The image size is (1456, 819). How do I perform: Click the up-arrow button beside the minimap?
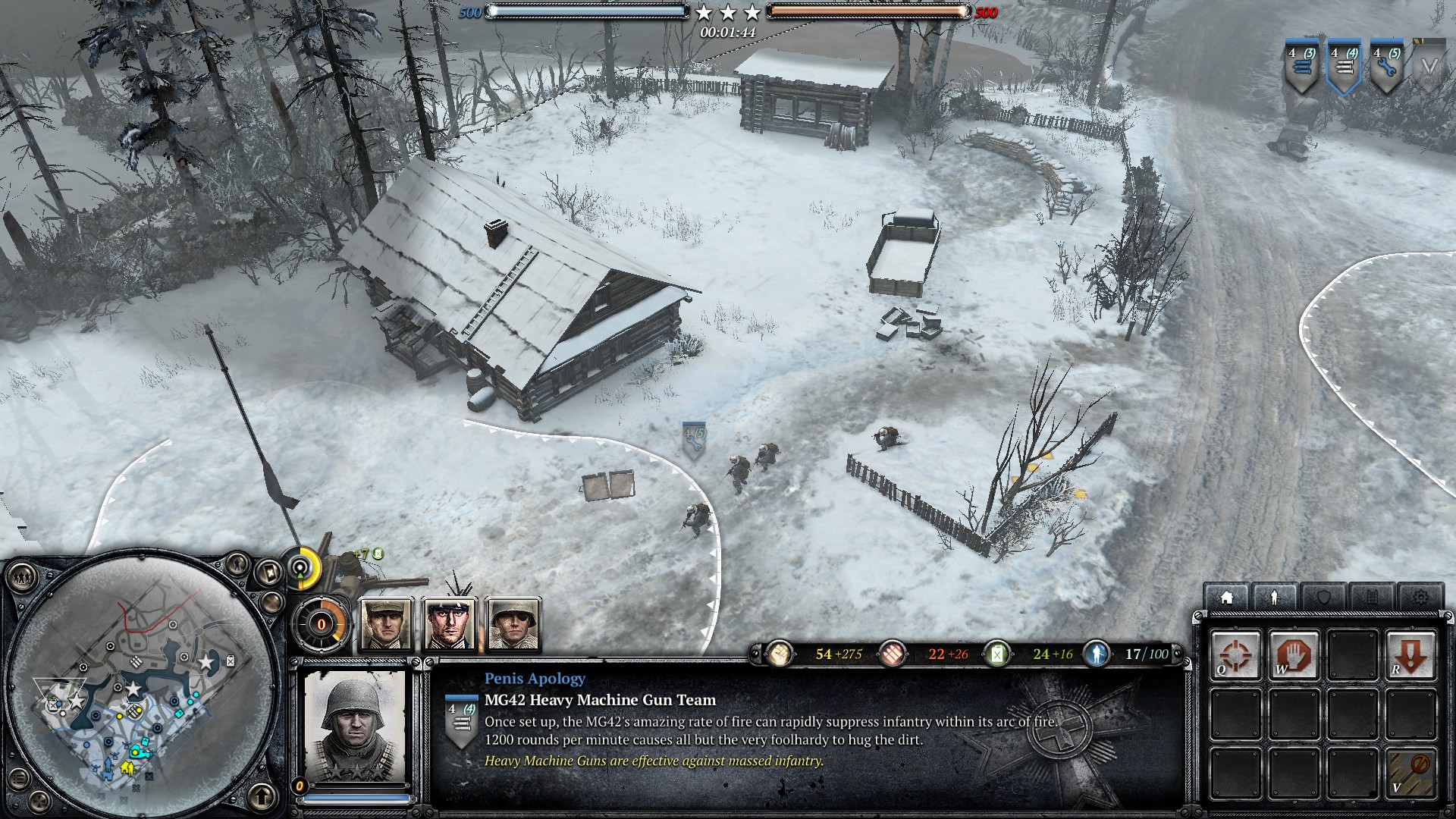262,797
